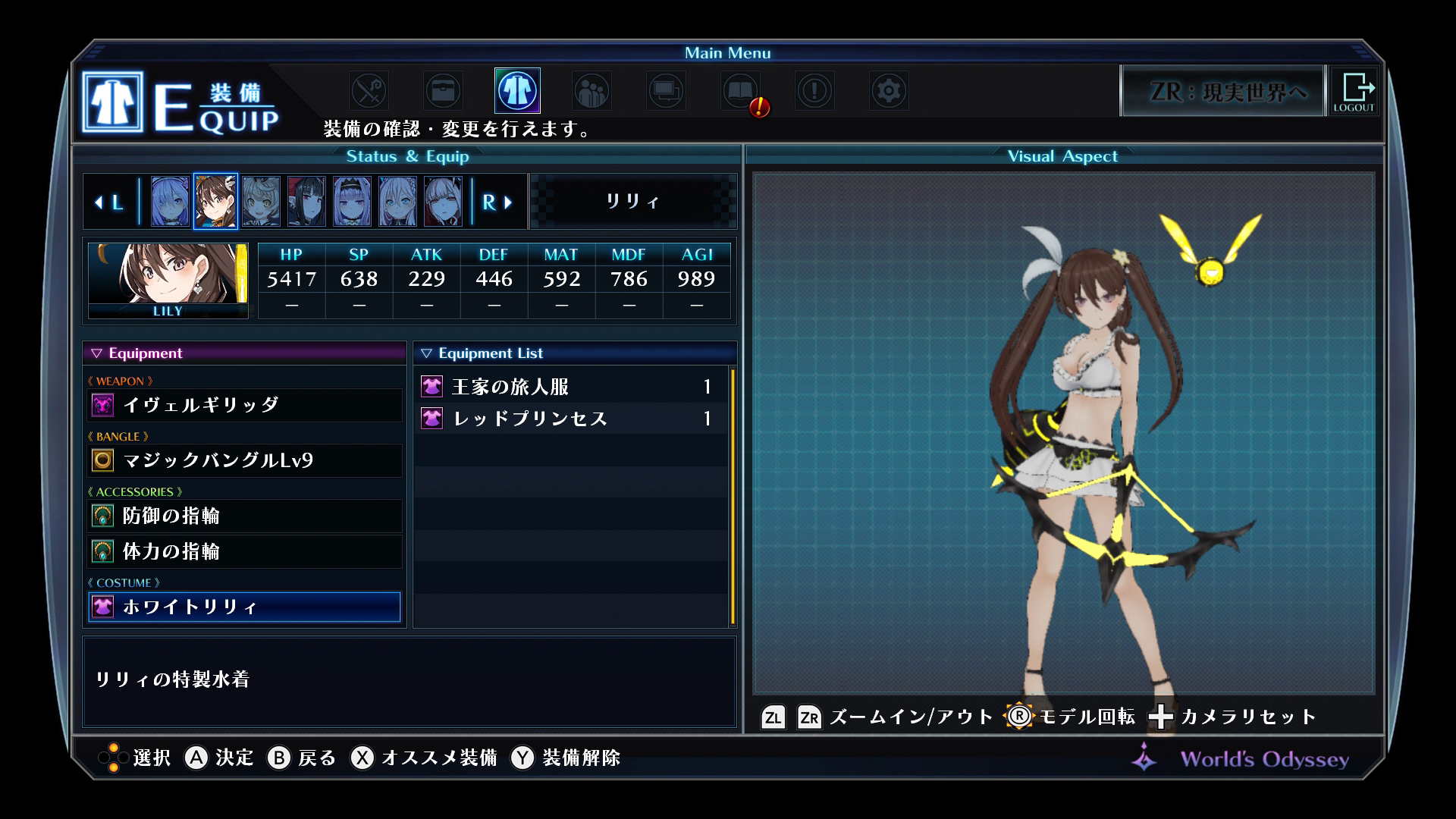Select the first blue-haired character portrait

pyautogui.click(x=170, y=202)
